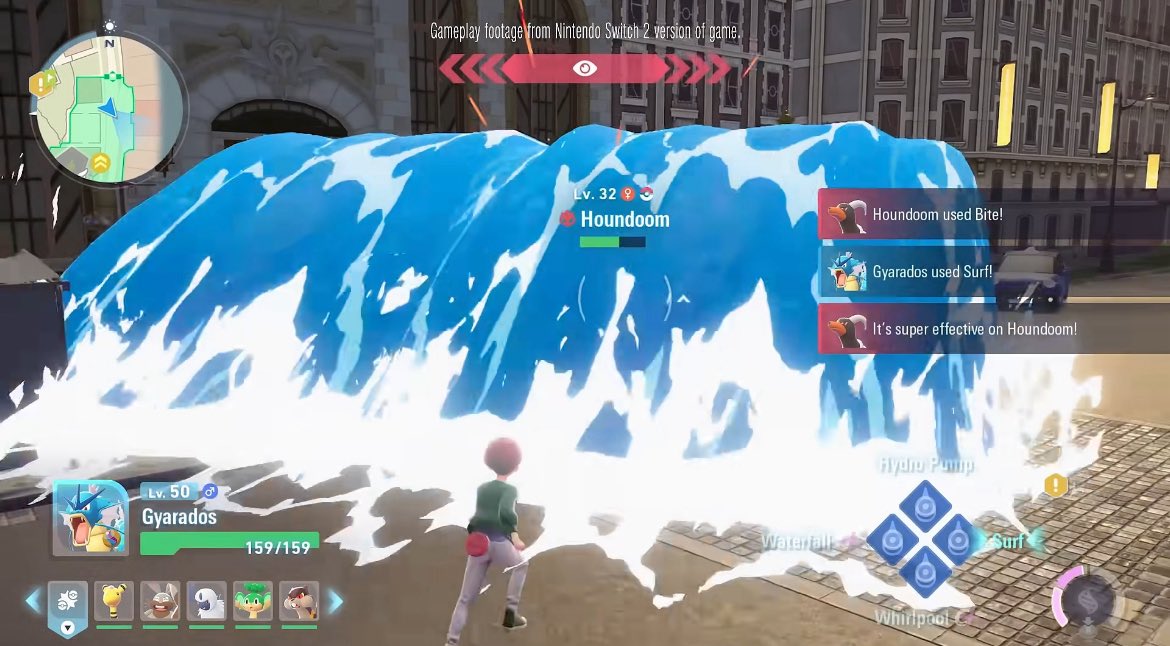
Task: Select the yellow chevron marker on minimap
Action: [x=101, y=162]
